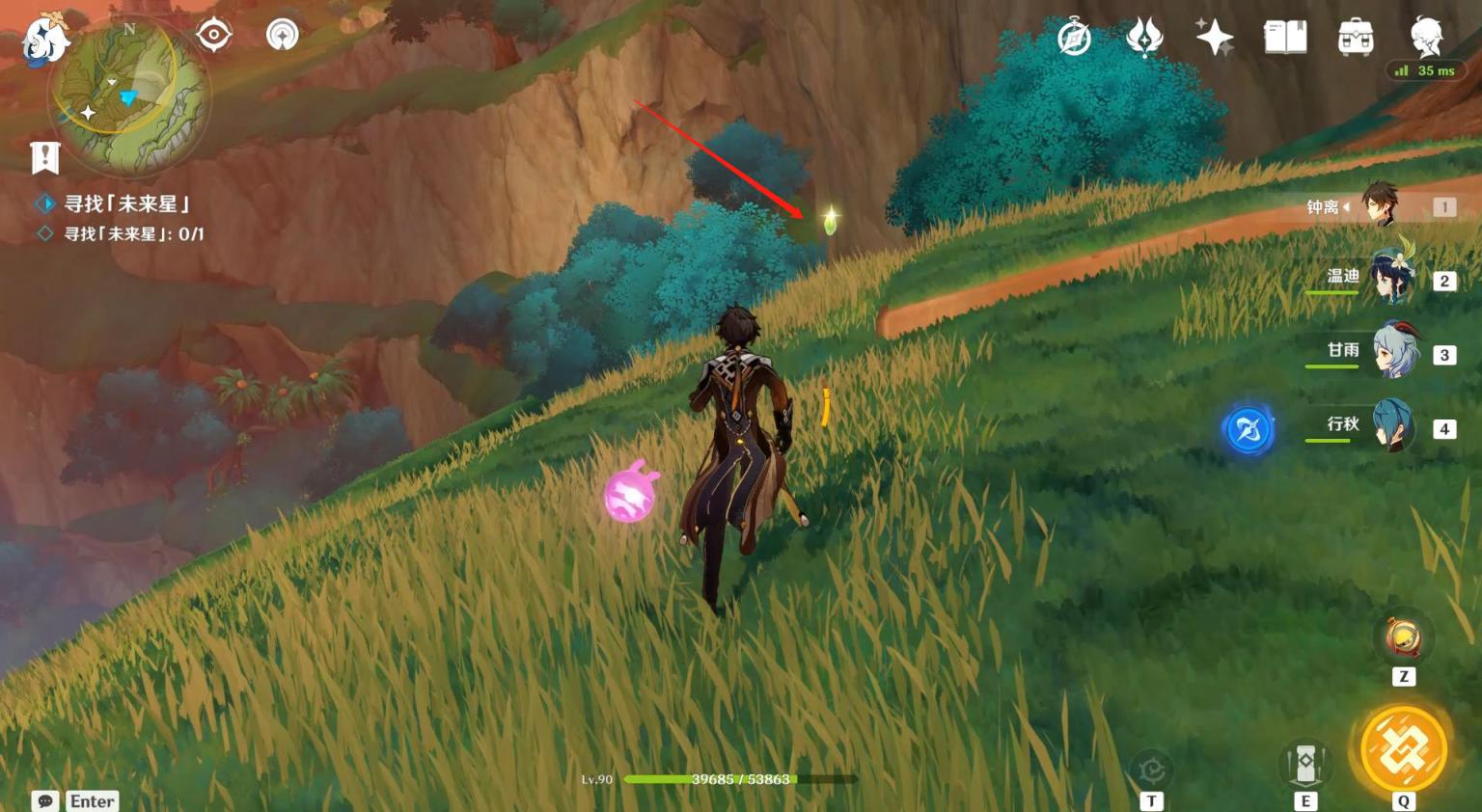Select the 寻找「未来星」 quest tracker
This screenshot has height=812, width=1482.
(125, 203)
